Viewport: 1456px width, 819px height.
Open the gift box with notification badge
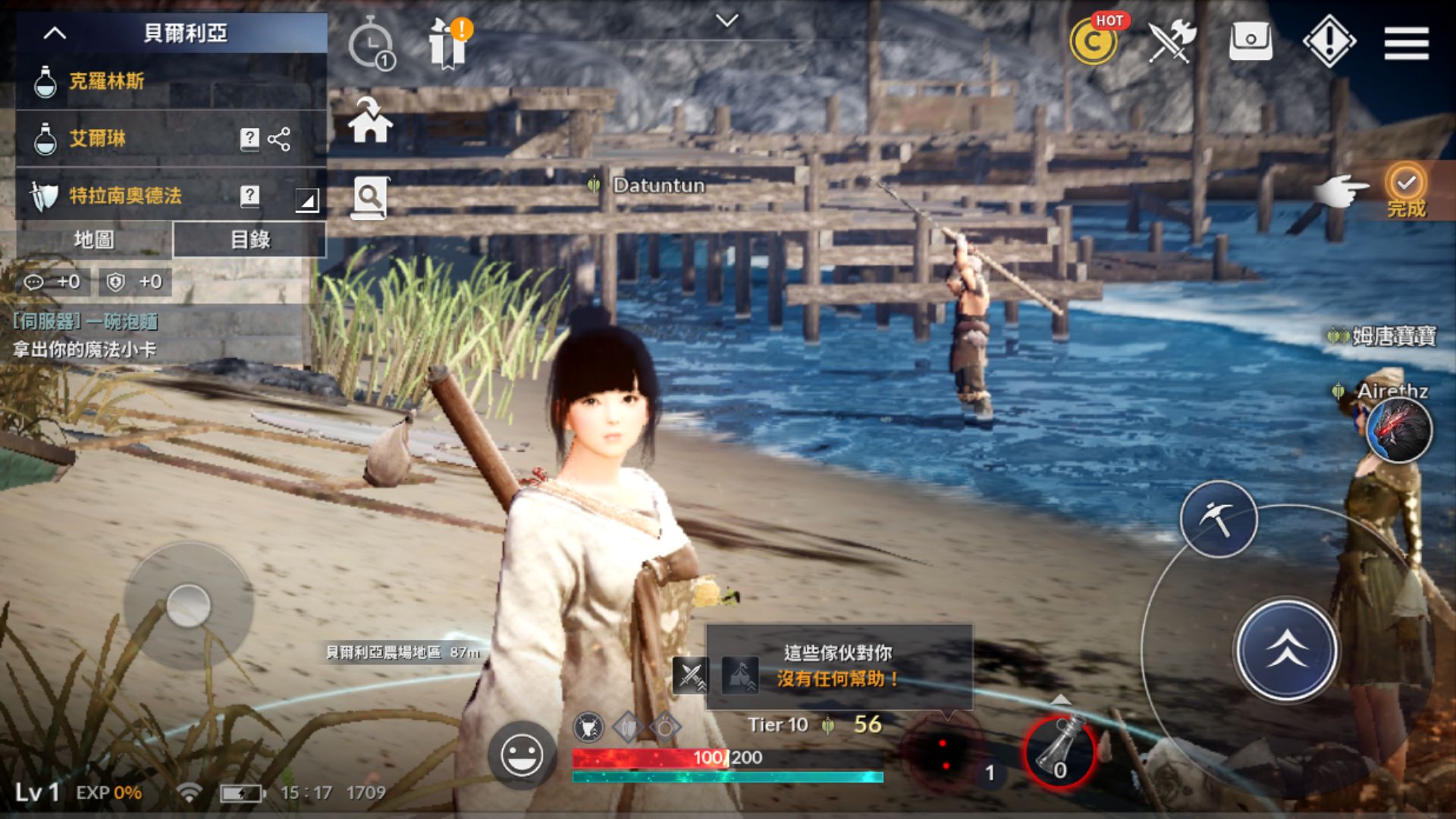449,43
